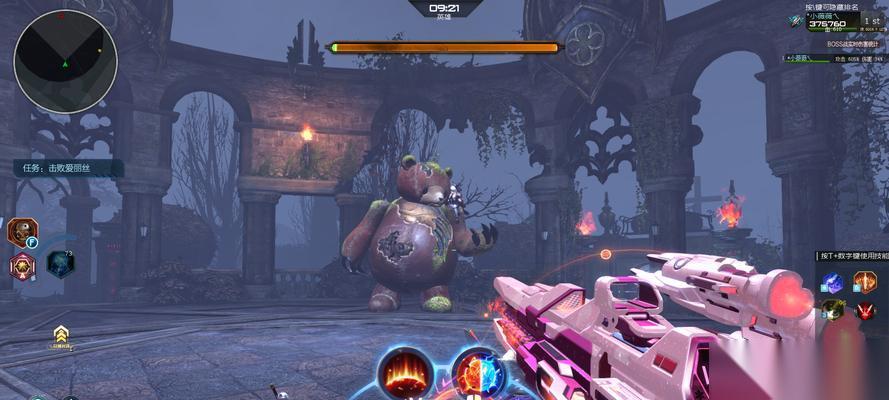This screenshot has height=400, width=889.
Task: Activate the skull hexagon skill icon
Action: tap(21, 232)
